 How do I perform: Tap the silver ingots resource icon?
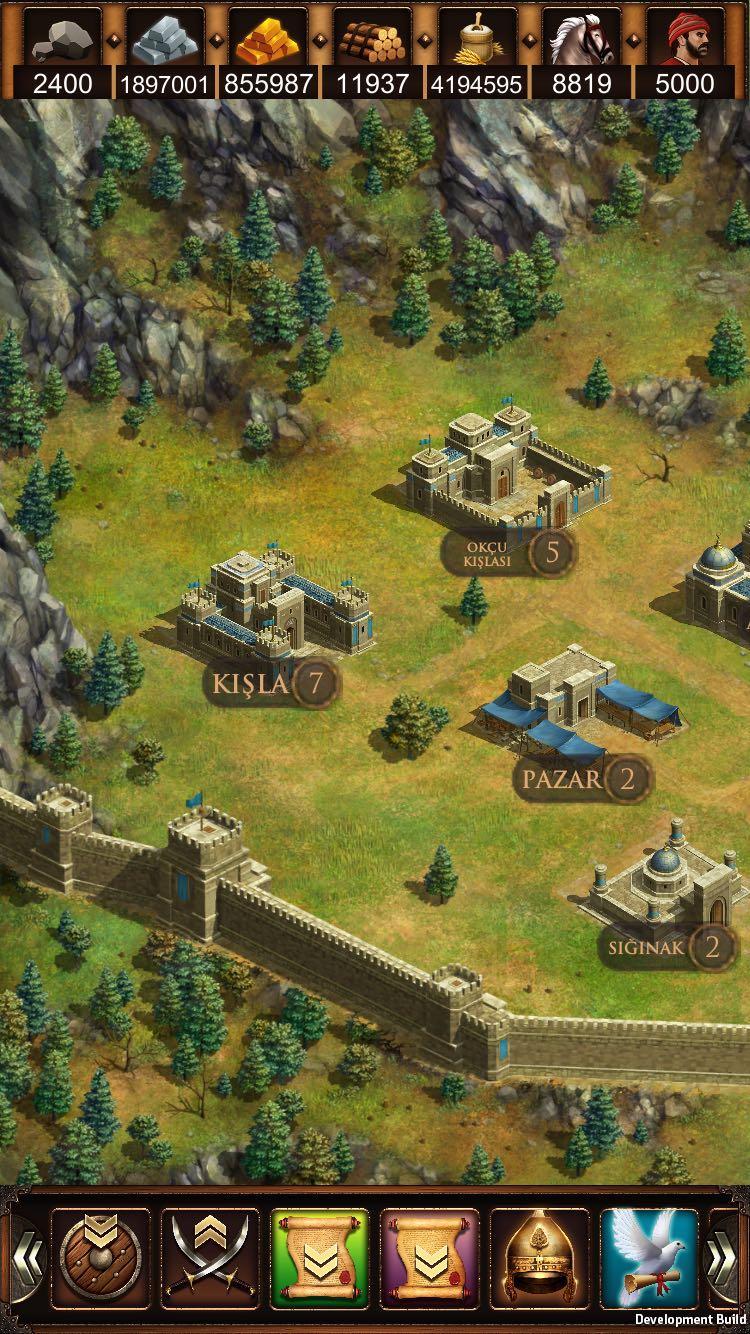click(x=166, y=40)
